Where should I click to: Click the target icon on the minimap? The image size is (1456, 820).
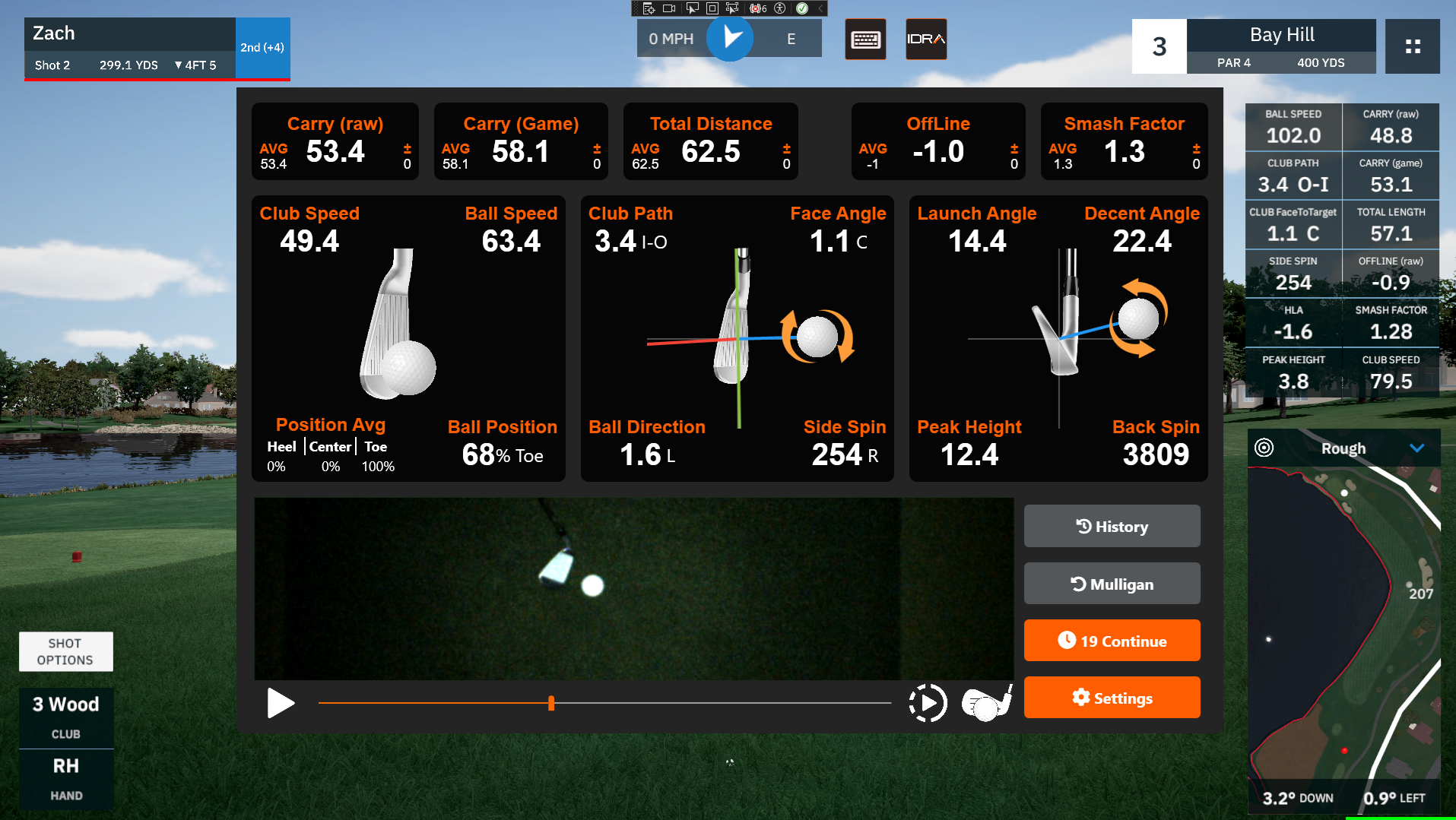(x=1264, y=448)
